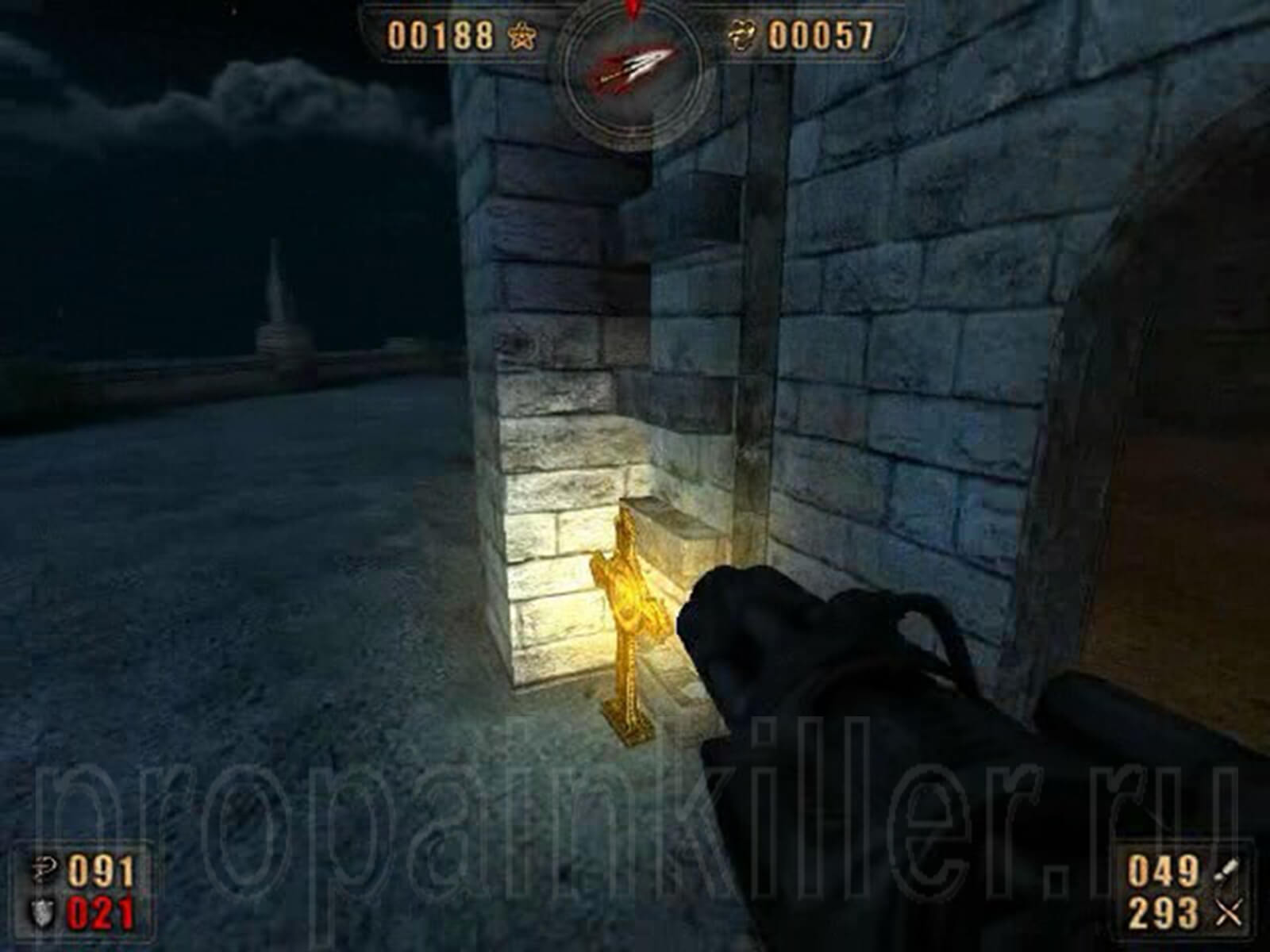
Task: Select the gold soul icon next to 00057
Action: pyautogui.click(x=742, y=35)
